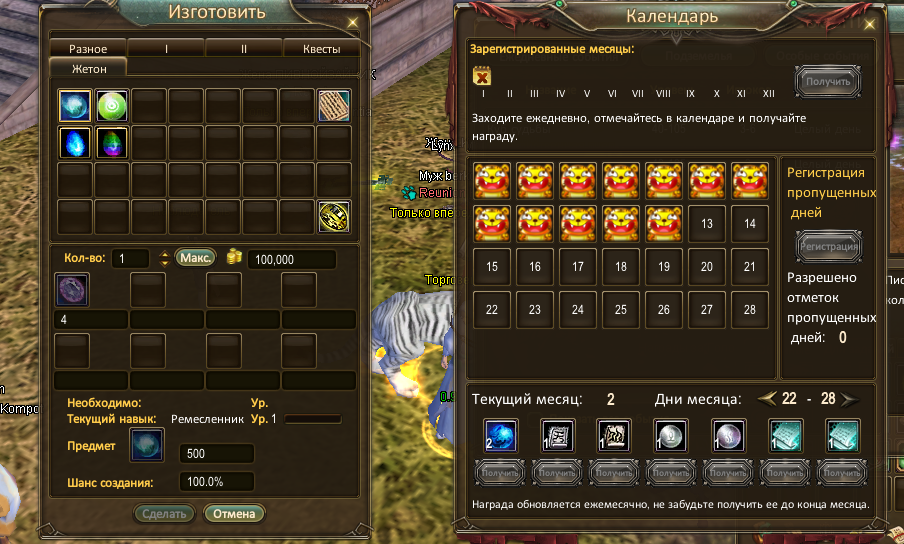This screenshot has width=904, height=544.
Task: Click the Макс. quantity button
Action: [x=196, y=258]
